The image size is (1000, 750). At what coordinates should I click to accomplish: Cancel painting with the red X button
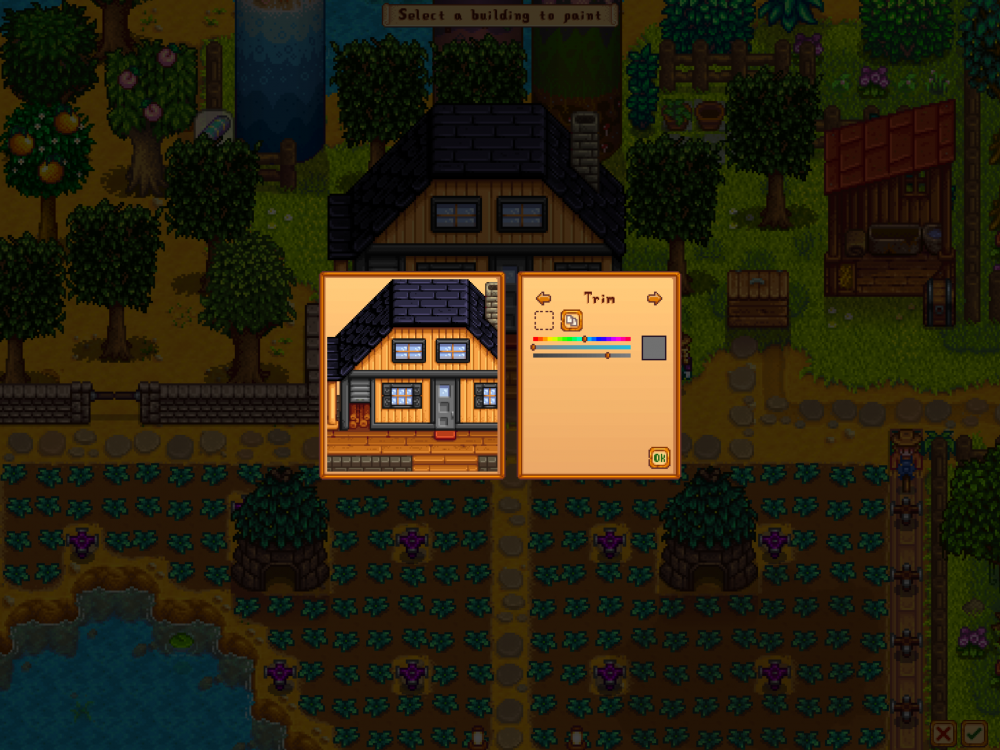click(943, 735)
